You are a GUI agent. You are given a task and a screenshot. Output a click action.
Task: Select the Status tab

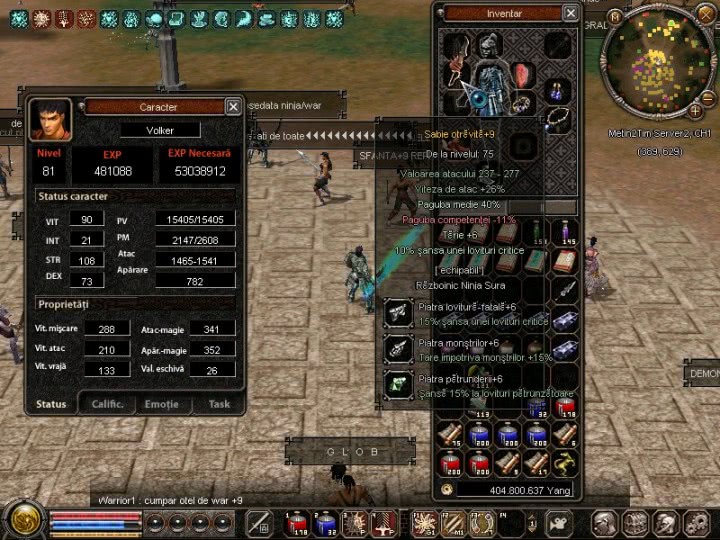coord(51,404)
